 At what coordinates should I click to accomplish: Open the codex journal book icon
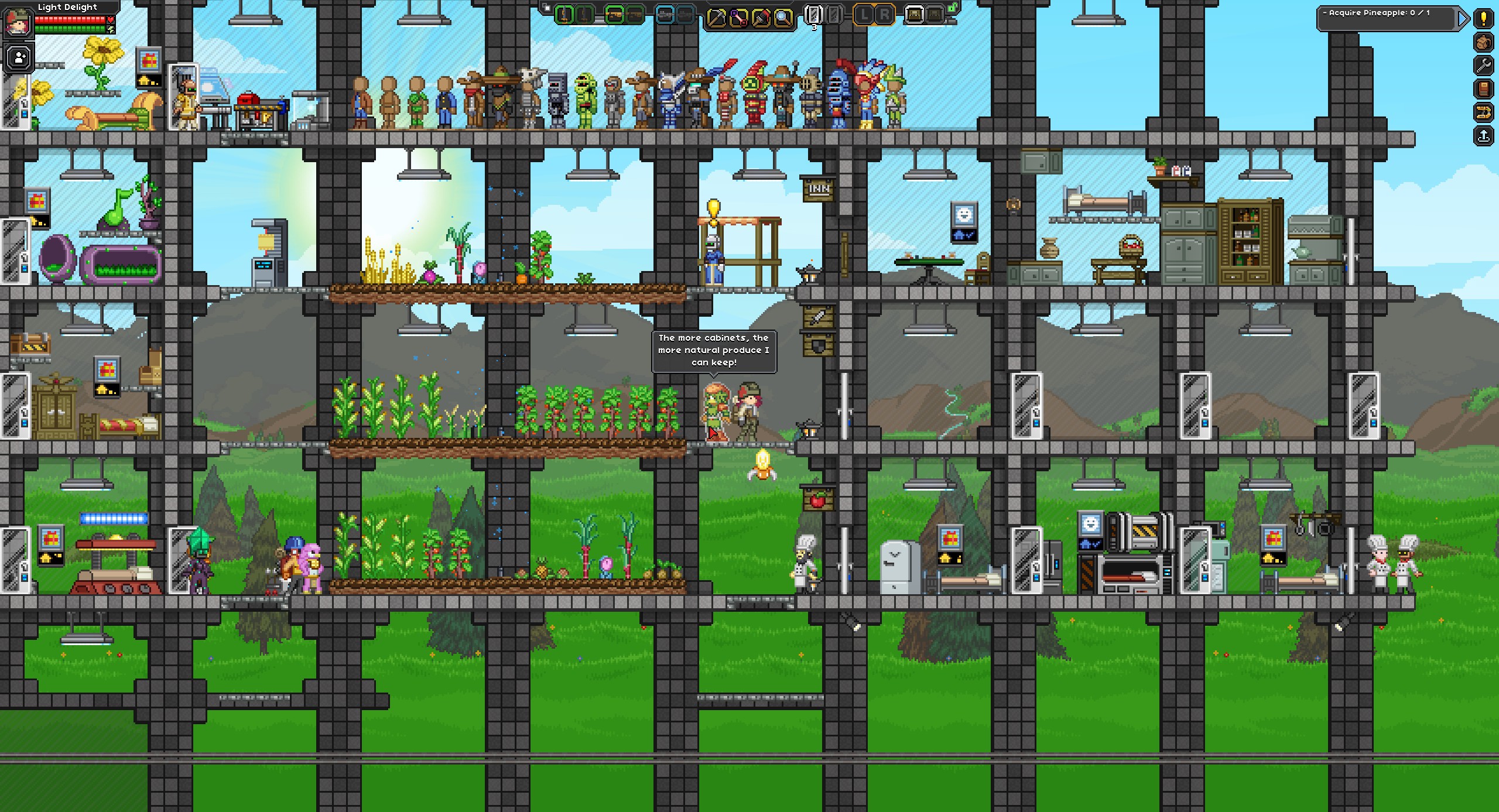coord(1484,88)
